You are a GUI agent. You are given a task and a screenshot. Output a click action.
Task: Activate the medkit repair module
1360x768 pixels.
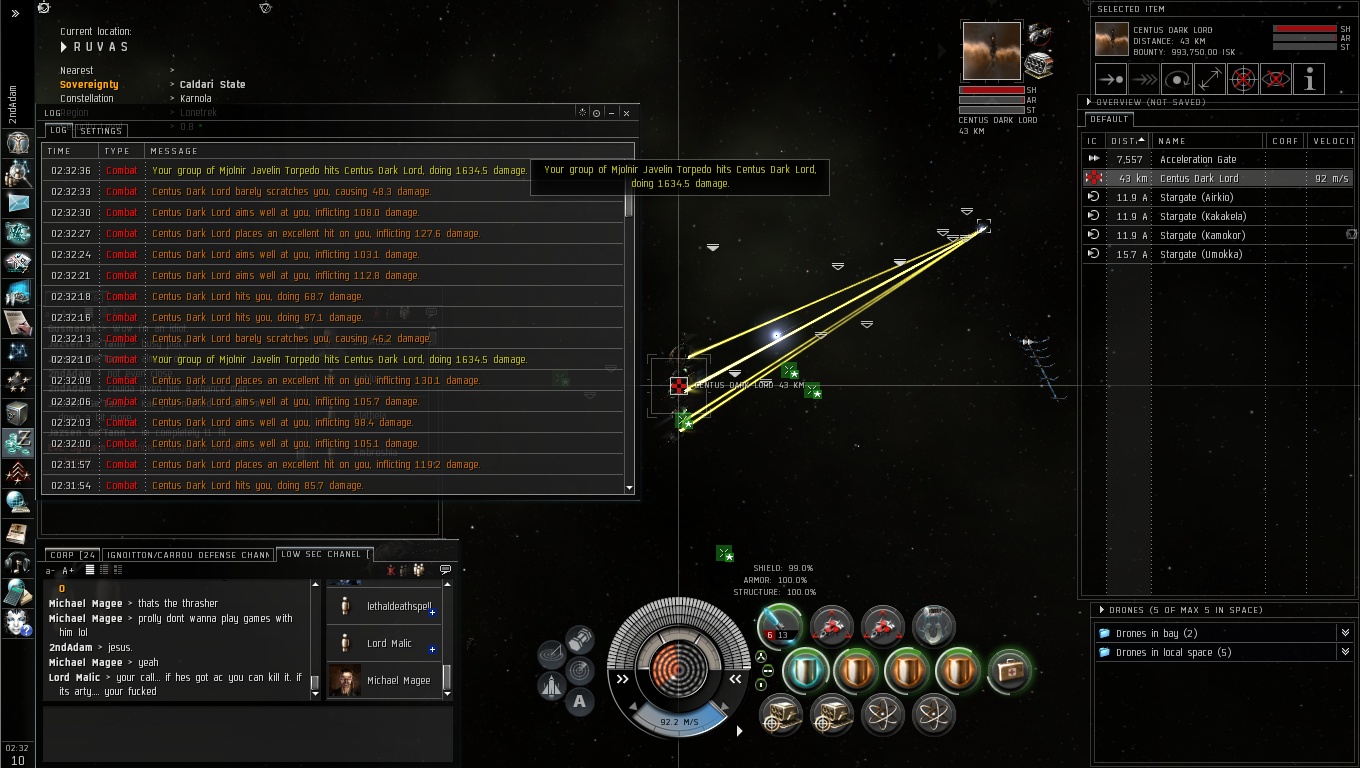[x=1009, y=672]
